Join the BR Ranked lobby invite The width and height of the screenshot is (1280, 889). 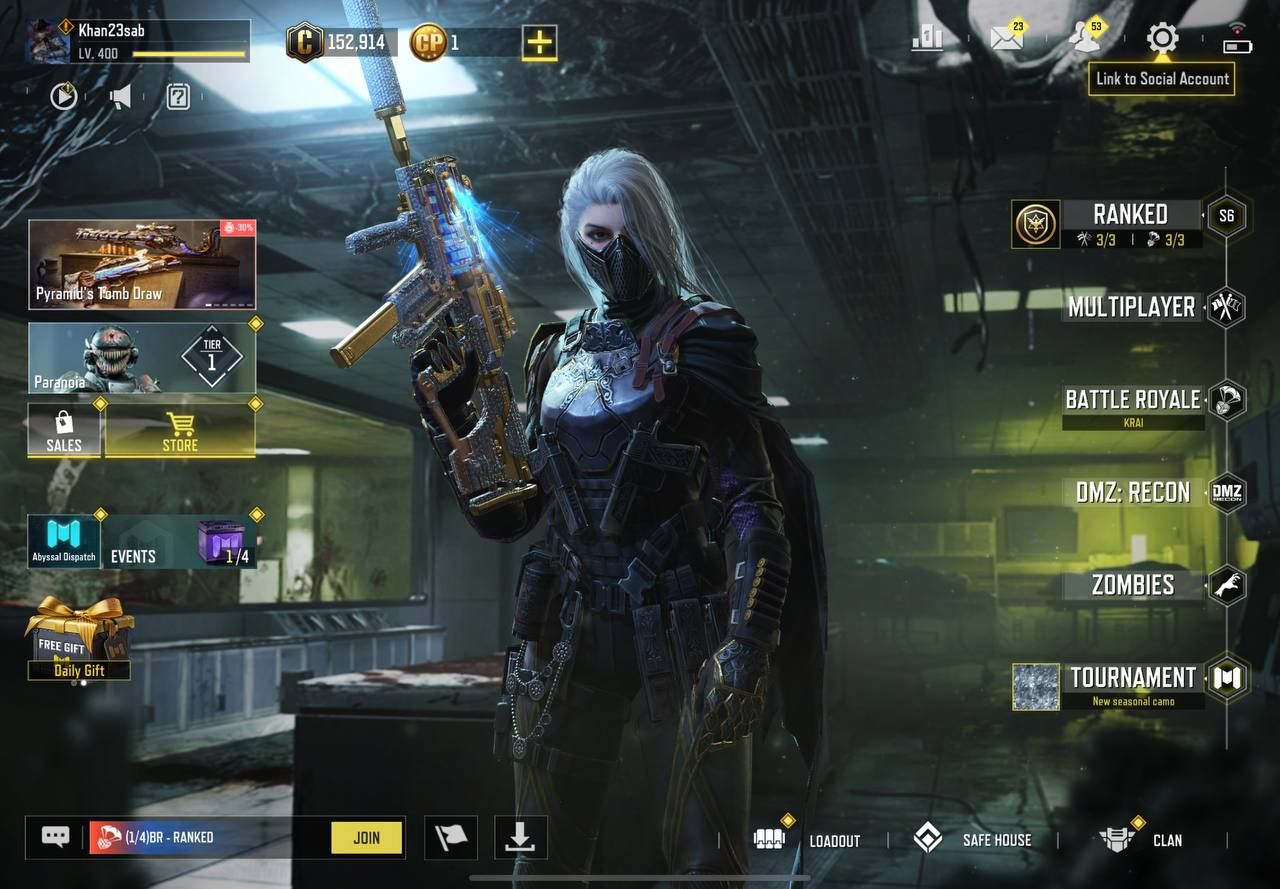[x=366, y=838]
